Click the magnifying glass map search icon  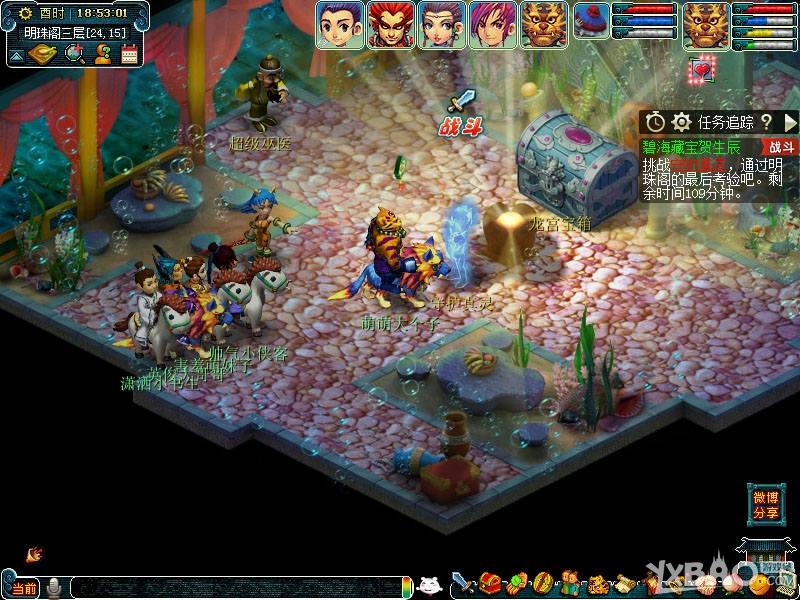point(74,54)
